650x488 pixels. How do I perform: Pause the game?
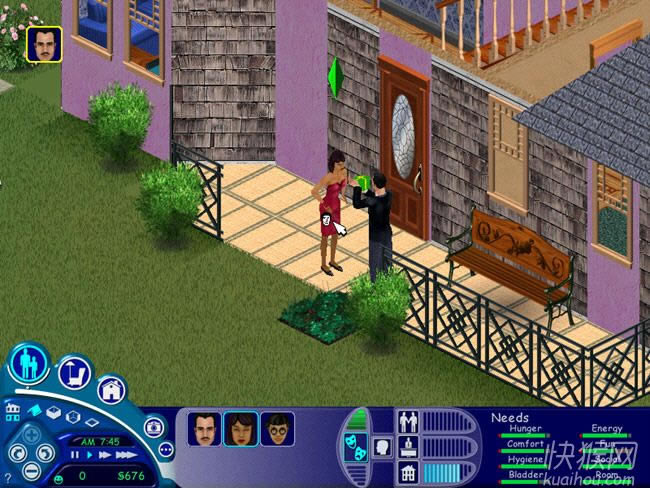(x=74, y=456)
